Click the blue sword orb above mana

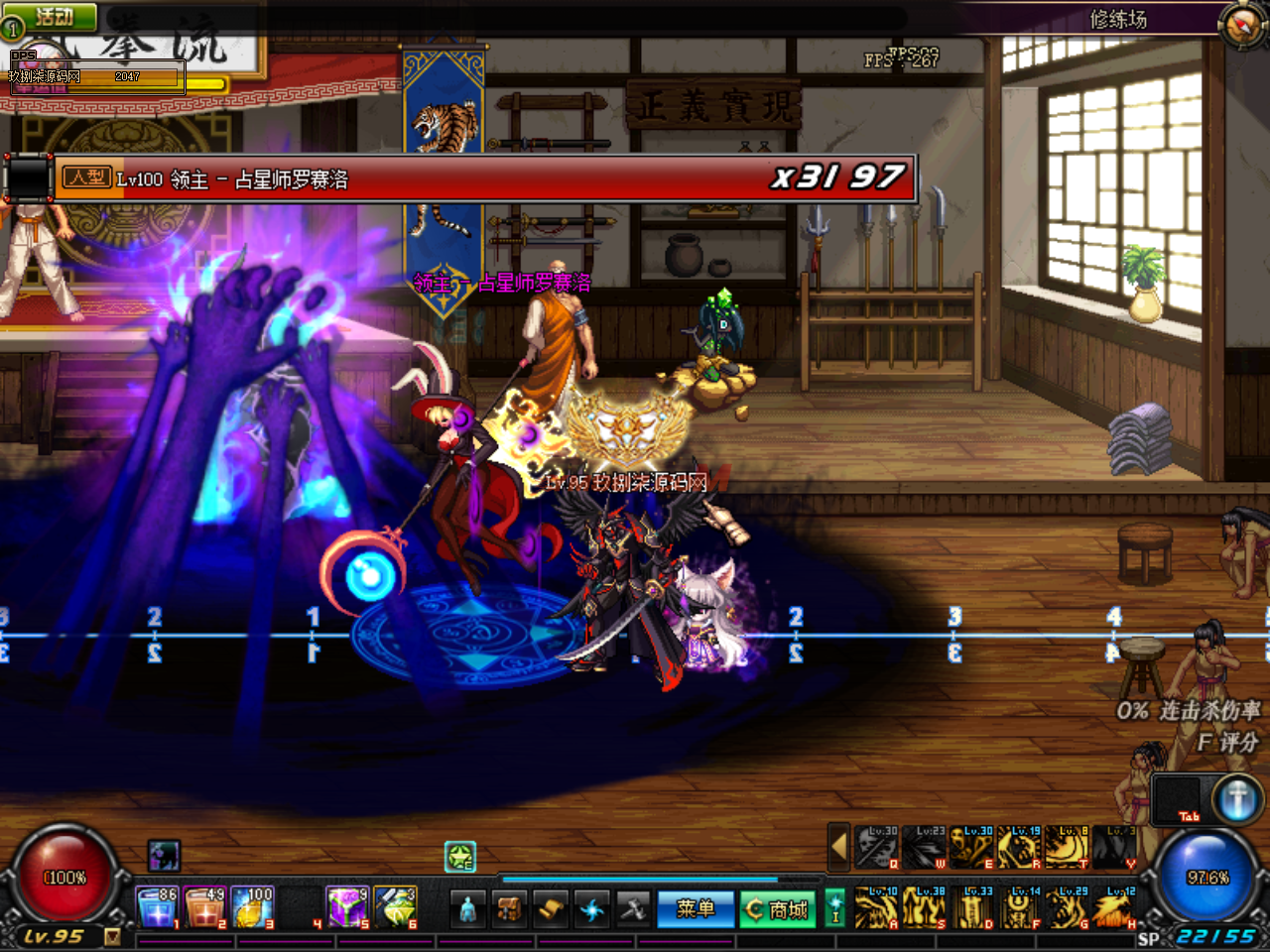click(1236, 799)
